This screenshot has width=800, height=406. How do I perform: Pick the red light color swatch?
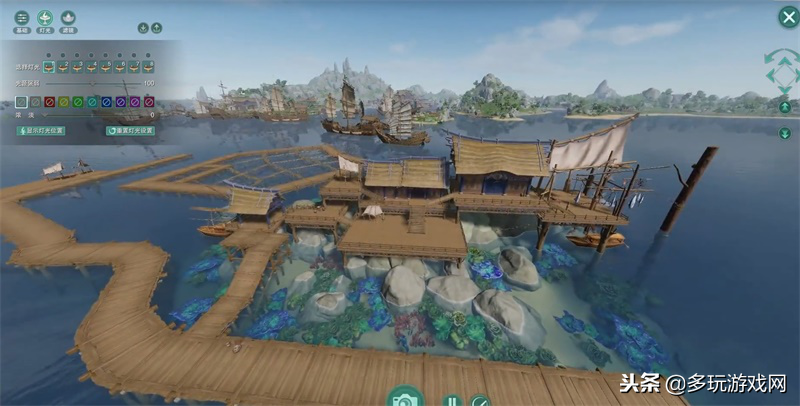[x=49, y=101]
